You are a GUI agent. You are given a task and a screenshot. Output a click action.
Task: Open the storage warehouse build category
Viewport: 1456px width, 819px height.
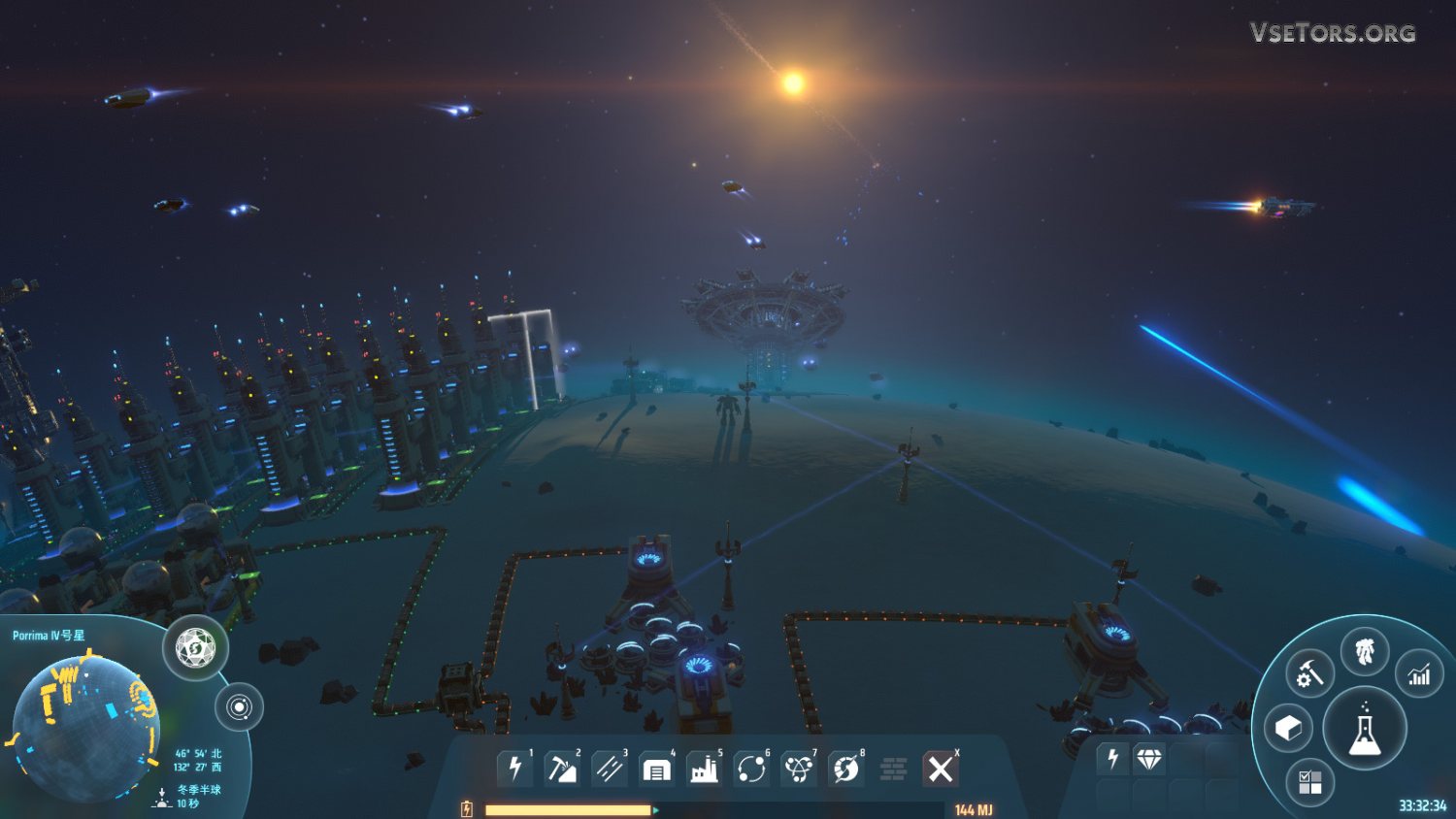[x=656, y=770]
